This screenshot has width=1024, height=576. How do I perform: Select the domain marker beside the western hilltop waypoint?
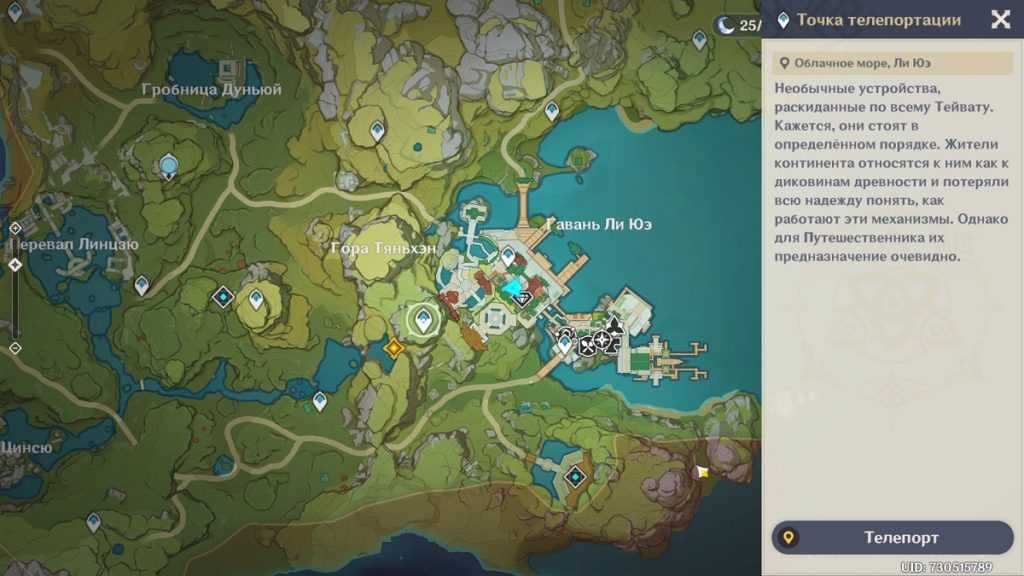pos(222,297)
